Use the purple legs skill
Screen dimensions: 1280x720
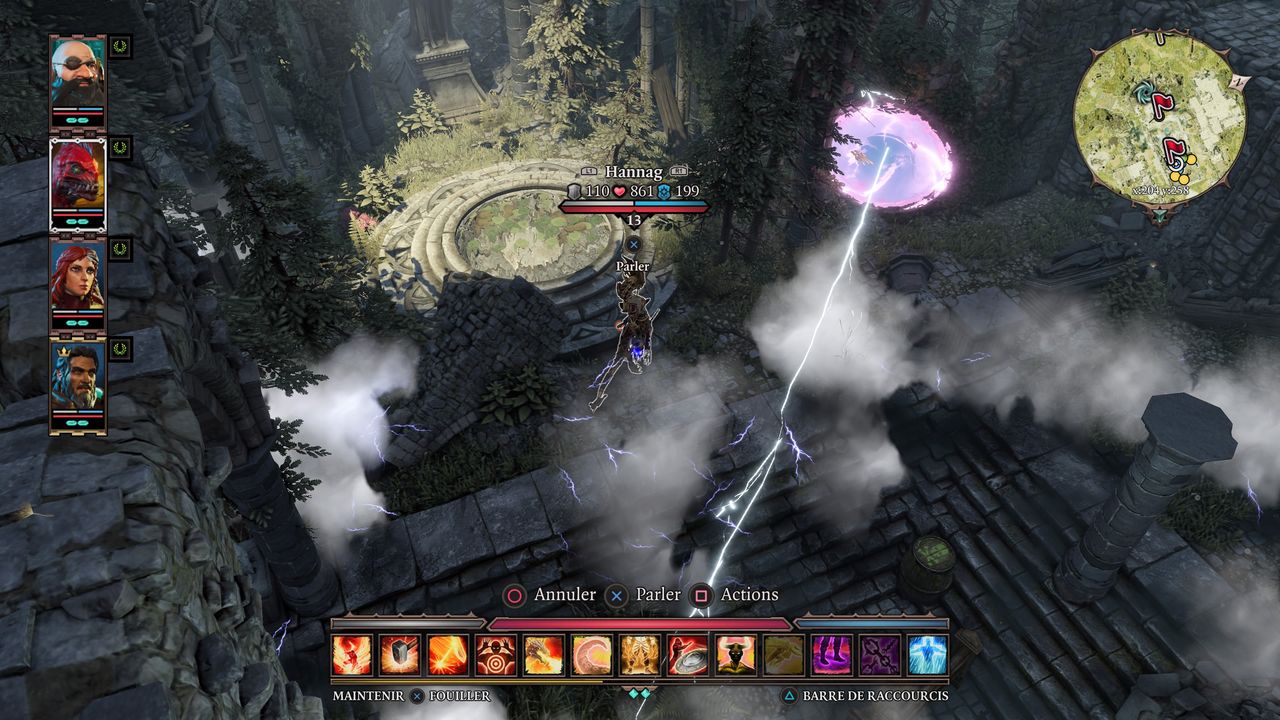[x=832, y=655]
